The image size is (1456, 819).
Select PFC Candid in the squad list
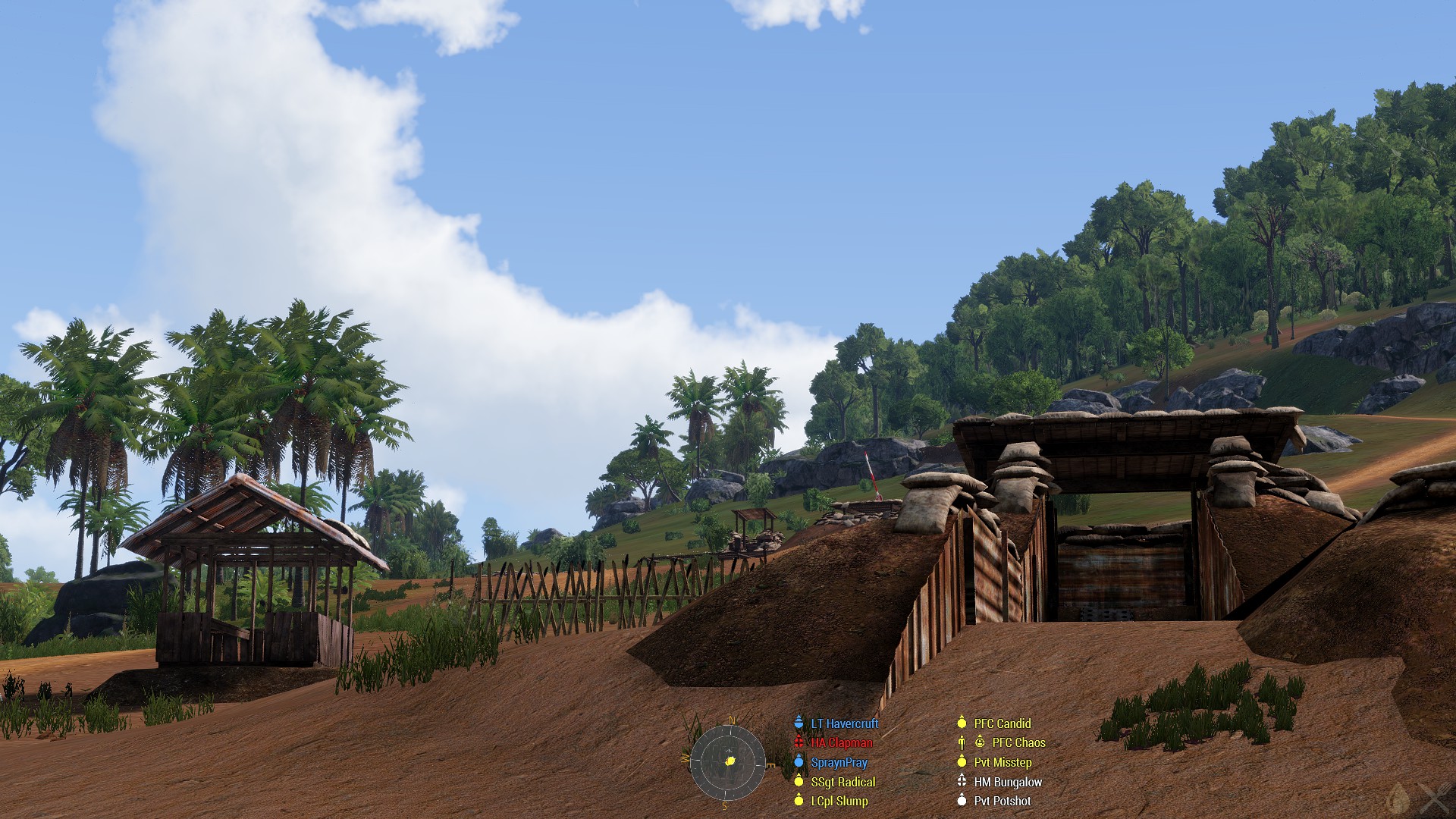pos(1002,723)
